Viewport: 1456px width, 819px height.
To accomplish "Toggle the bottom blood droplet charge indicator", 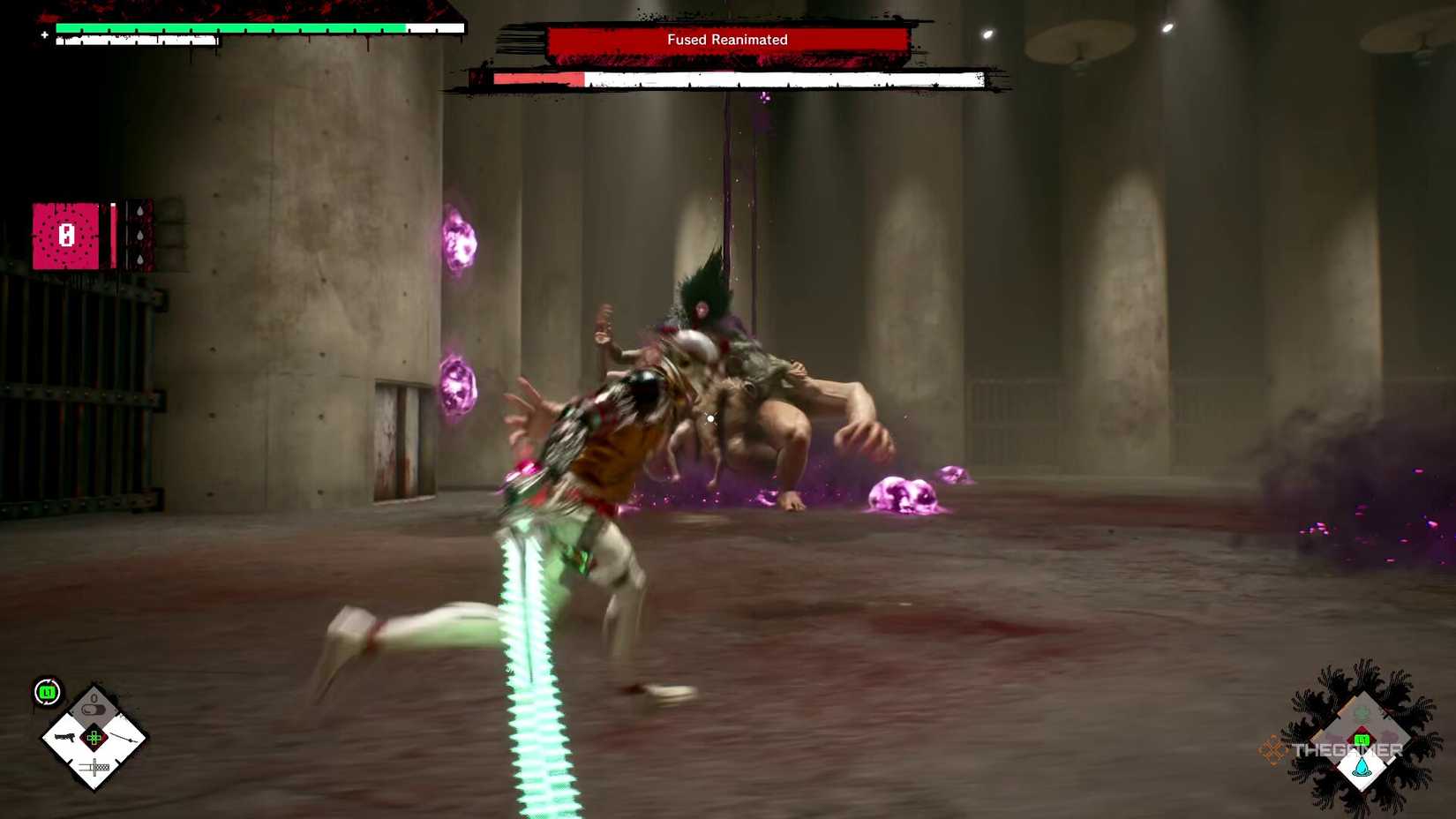I will (x=140, y=259).
